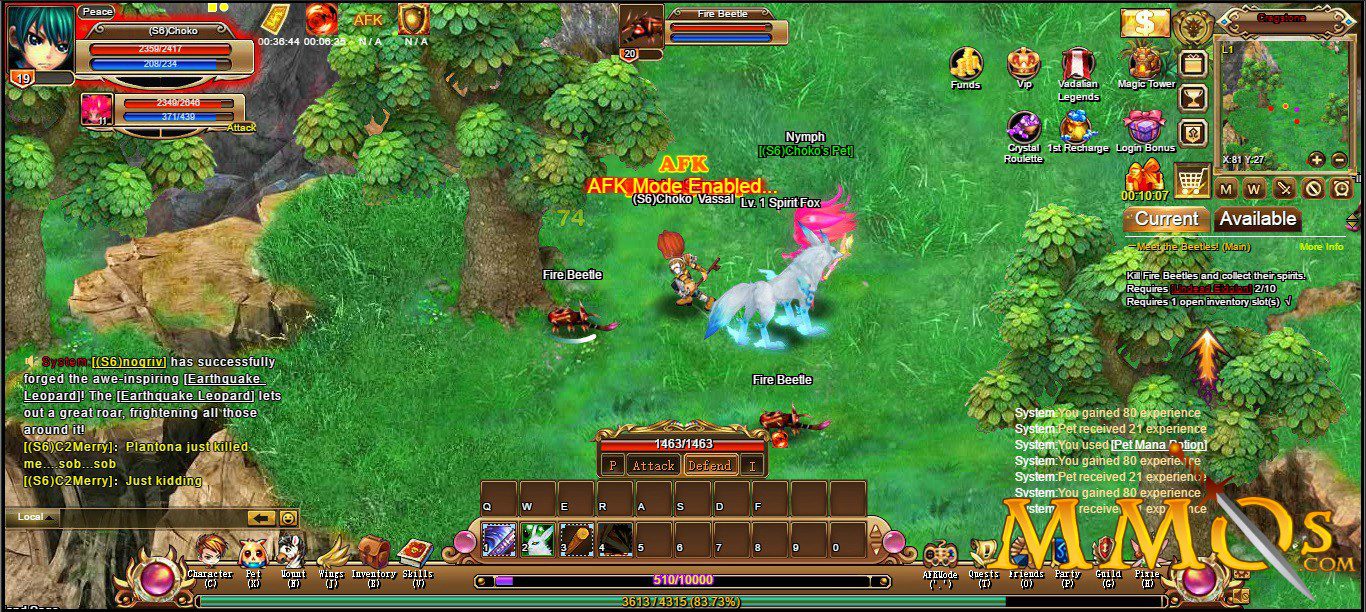Enter the Magic Tower
The image size is (1366, 612).
click(x=1146, y=62)
